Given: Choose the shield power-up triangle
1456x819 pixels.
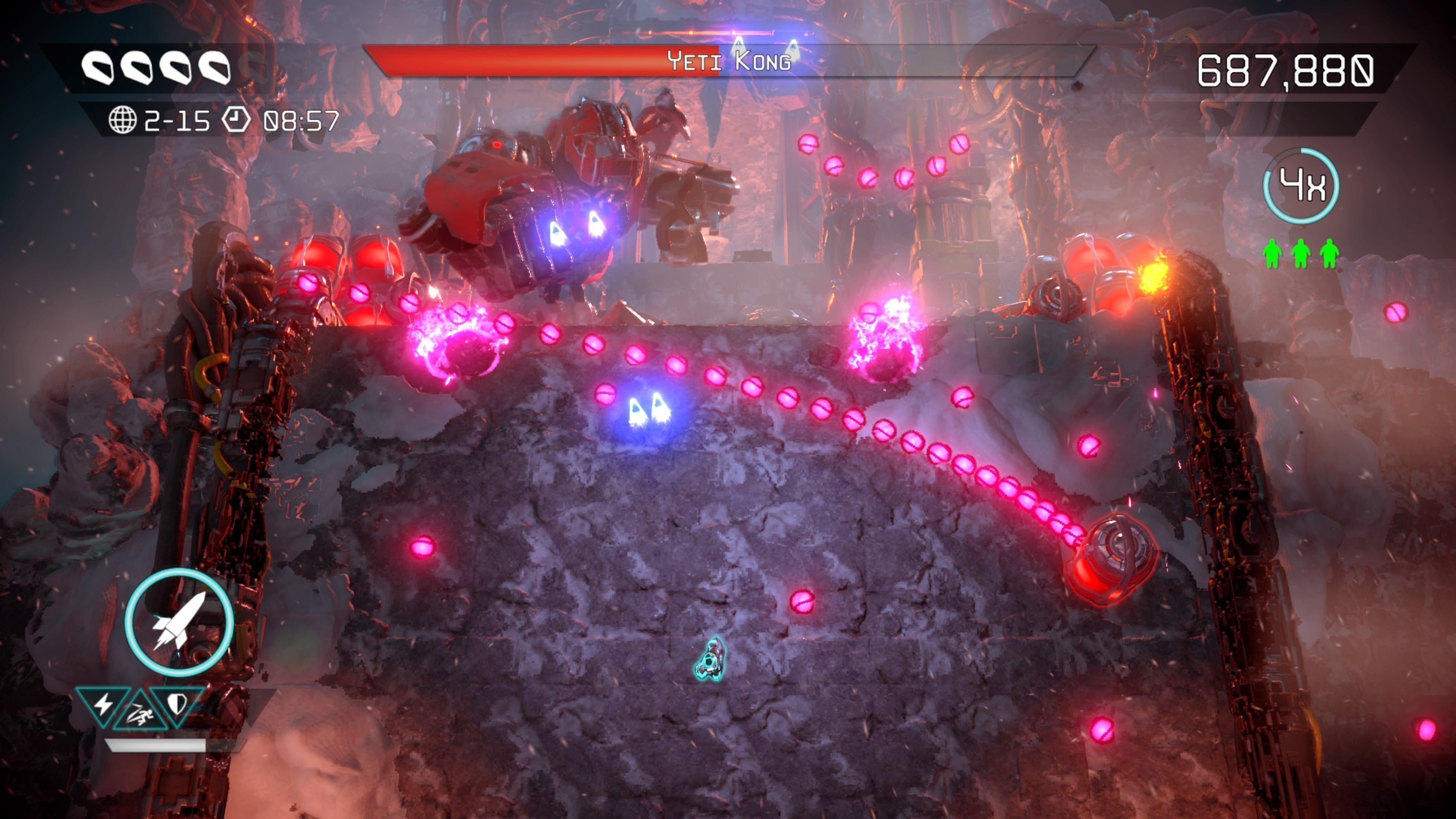Looking at the screenshot, I should coord(177,704).
